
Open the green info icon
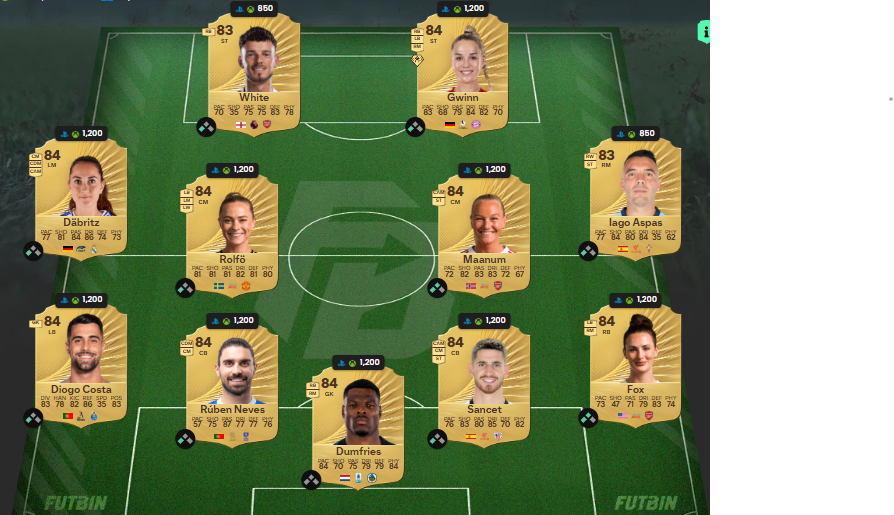pyautogui.click(x=704, y=31)
